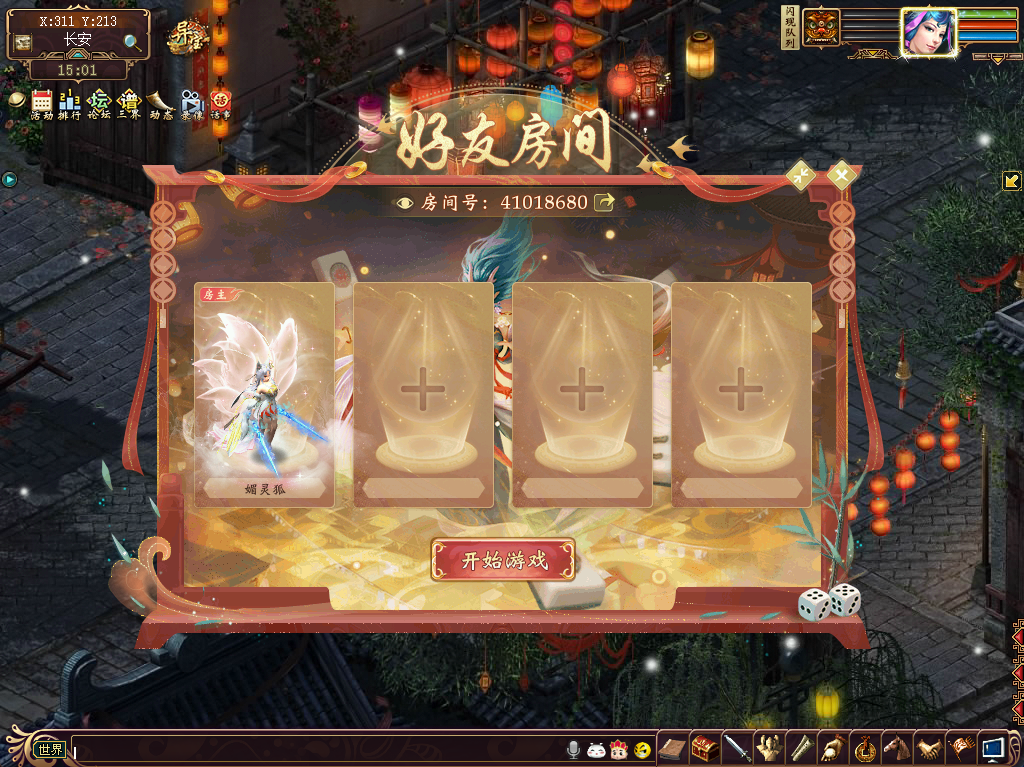The width and height of the screenshot is (1024, 767).
Task: Start the game with 开始游戏 button
Action: click(x=503, y=560)
